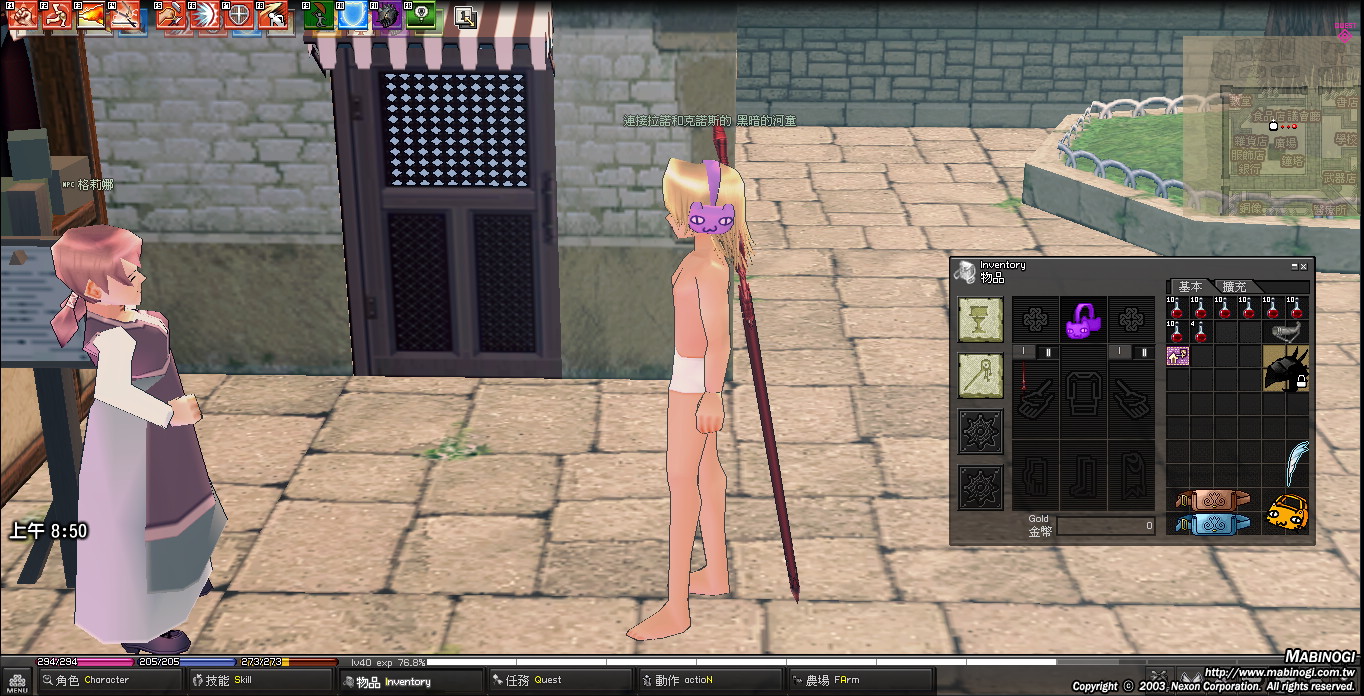Close the Inventory window

(x=1303, y=267)
